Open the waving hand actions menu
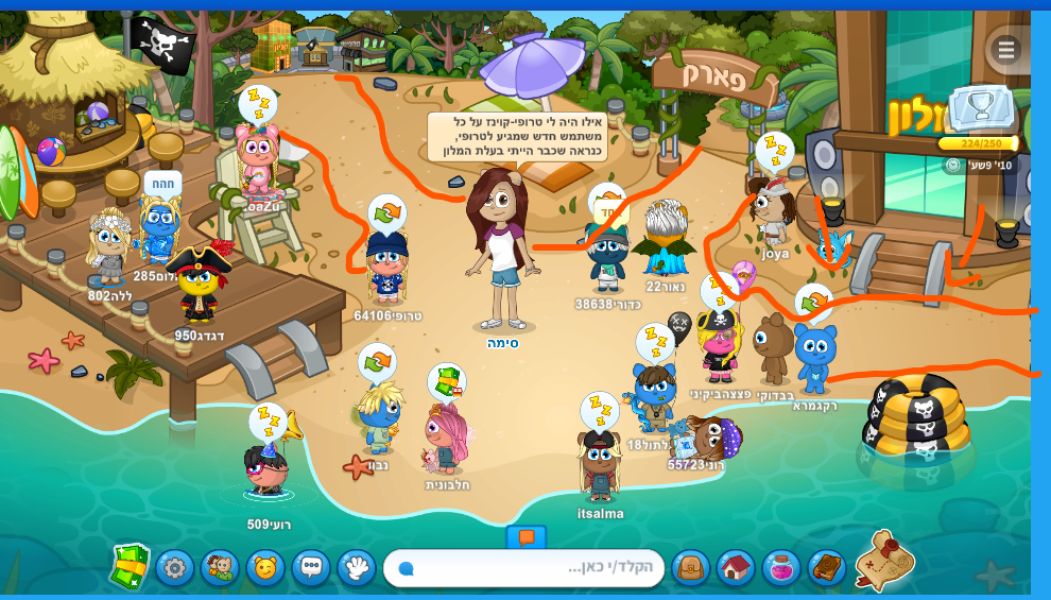The height and width of the screenshot is (600, 1051). point(356,569)
